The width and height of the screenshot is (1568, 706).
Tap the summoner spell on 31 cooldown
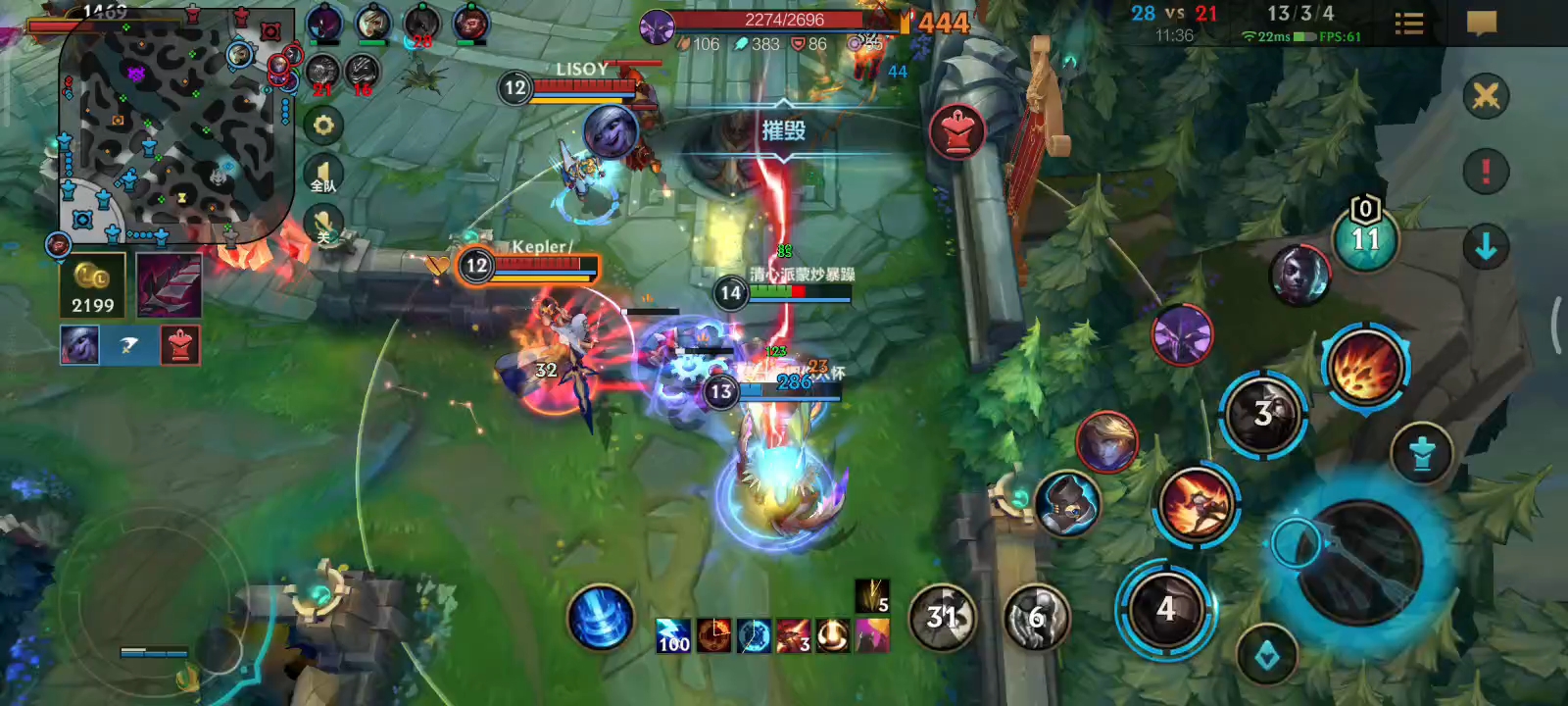point(942,617)
